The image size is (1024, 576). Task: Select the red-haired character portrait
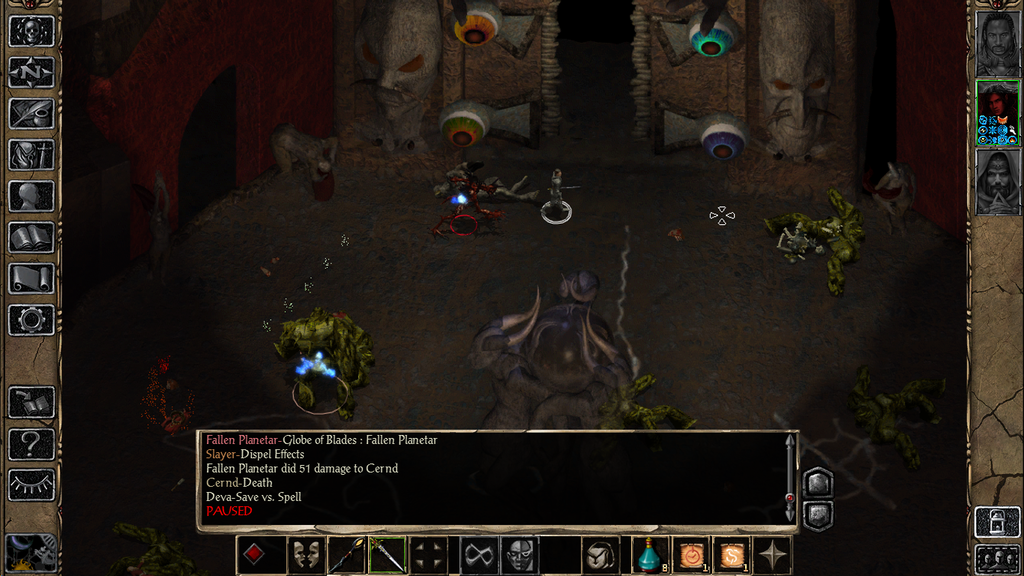point(997,112)
